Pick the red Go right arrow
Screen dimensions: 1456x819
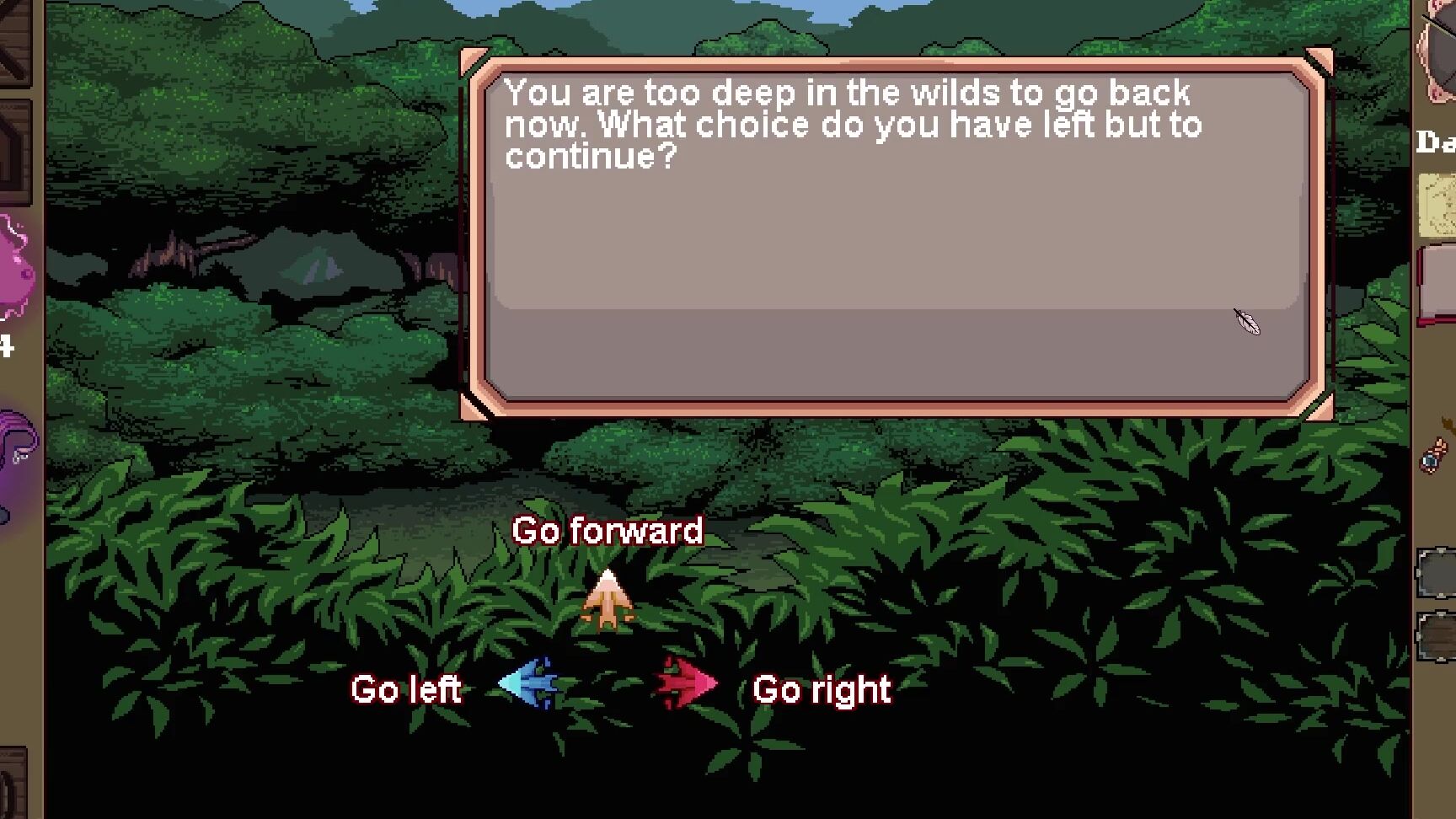pyautogui.click(x=687, y=683)
